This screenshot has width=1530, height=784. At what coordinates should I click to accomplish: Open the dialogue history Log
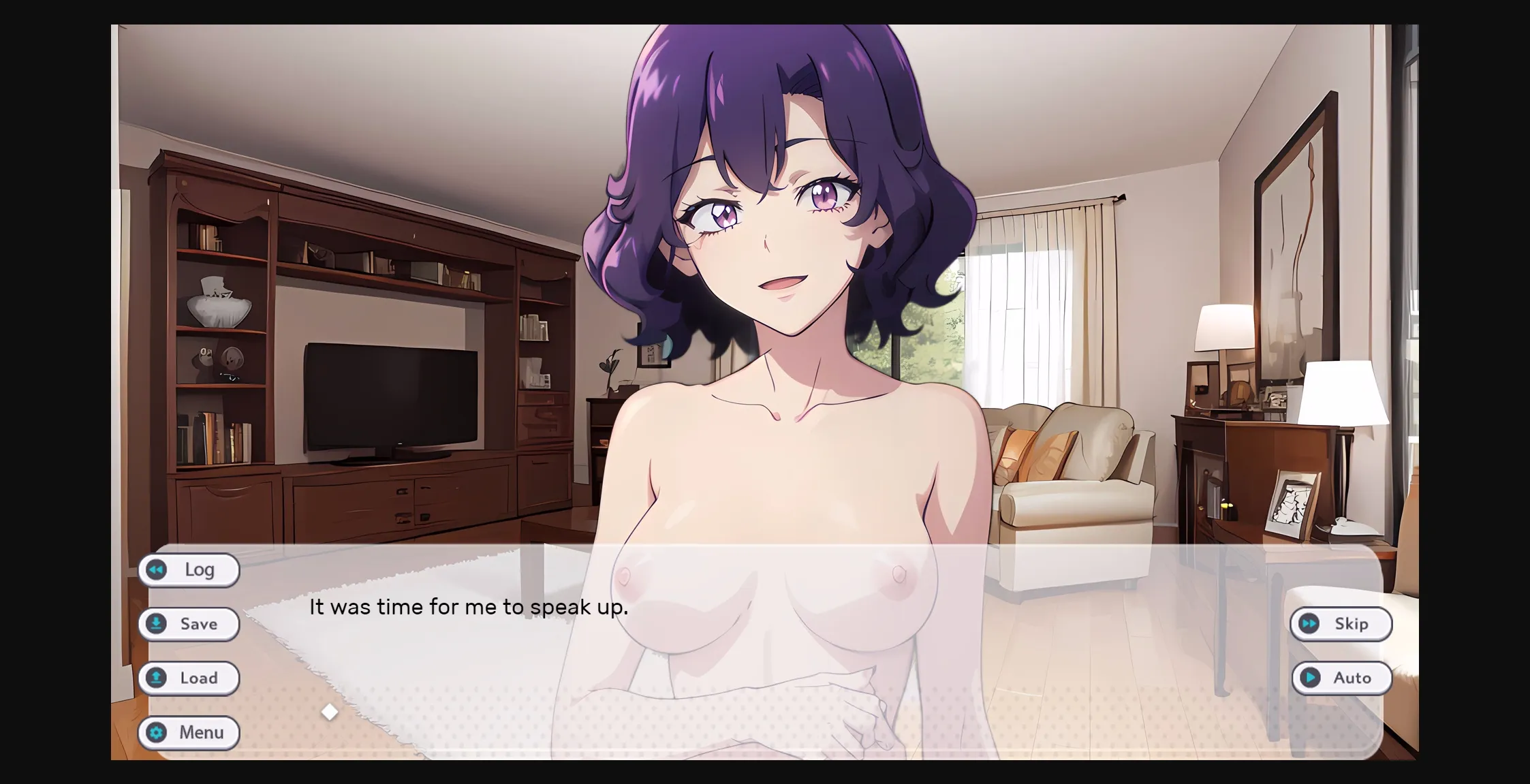coord(189,570)
